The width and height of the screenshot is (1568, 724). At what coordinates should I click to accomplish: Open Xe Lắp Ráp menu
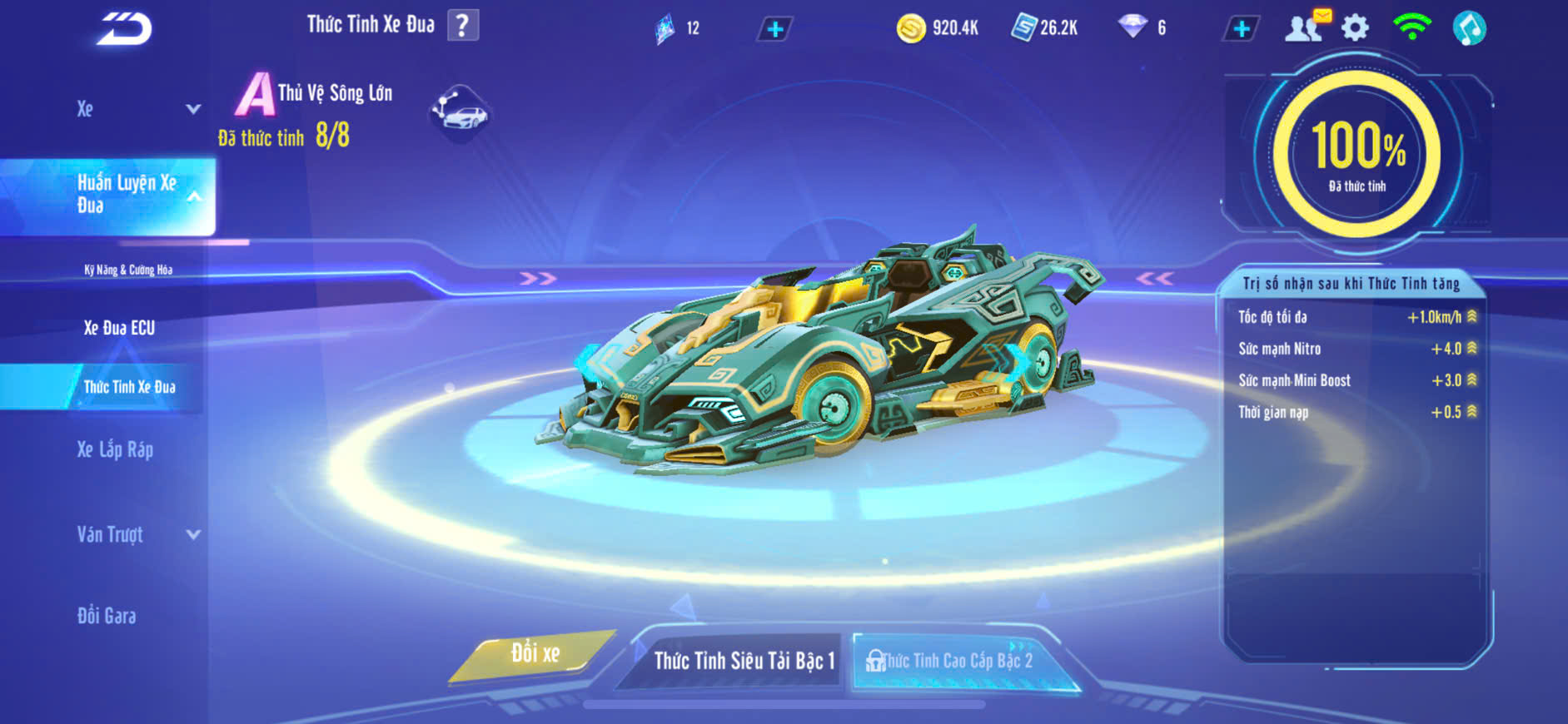pos(115,450)
